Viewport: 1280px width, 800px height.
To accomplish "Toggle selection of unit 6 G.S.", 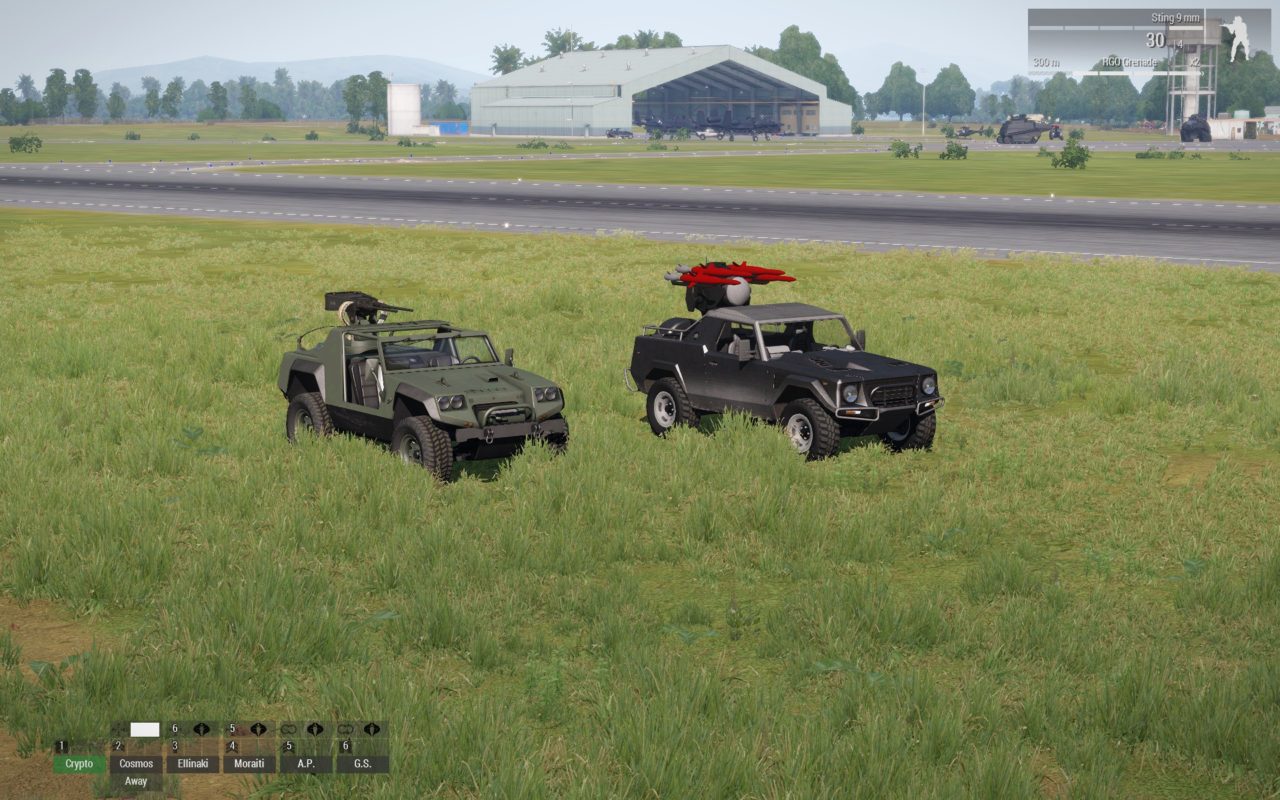I will pos(363,763).
